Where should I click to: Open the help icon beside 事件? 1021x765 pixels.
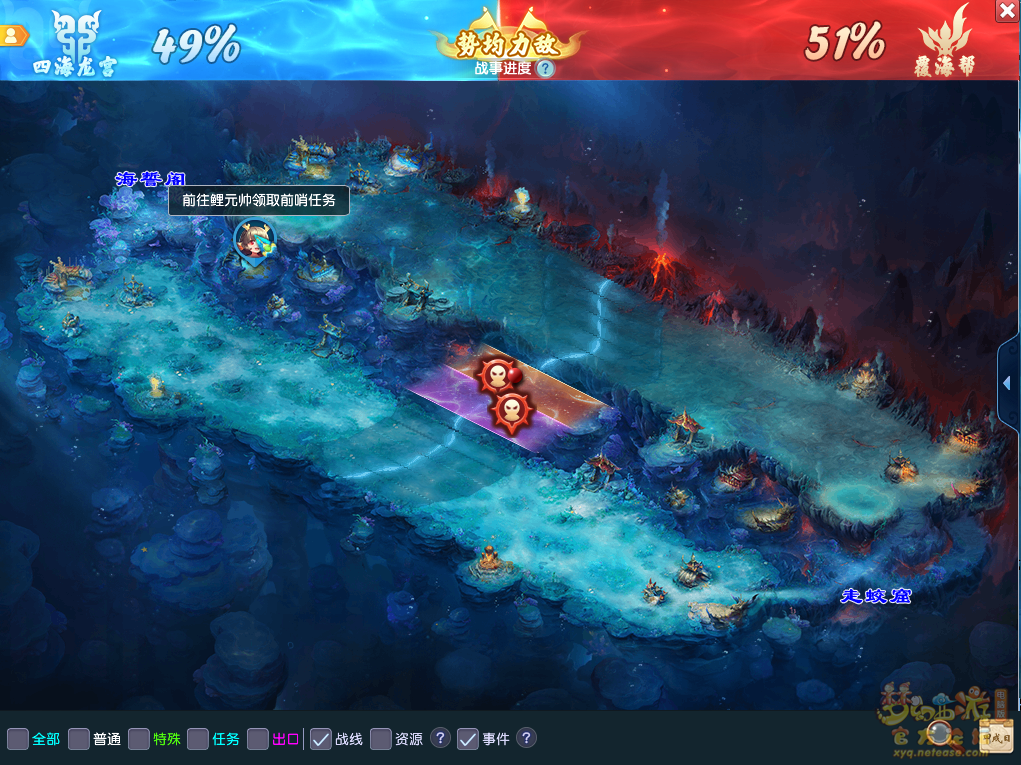pyautogui.click(x=526, y=738)
